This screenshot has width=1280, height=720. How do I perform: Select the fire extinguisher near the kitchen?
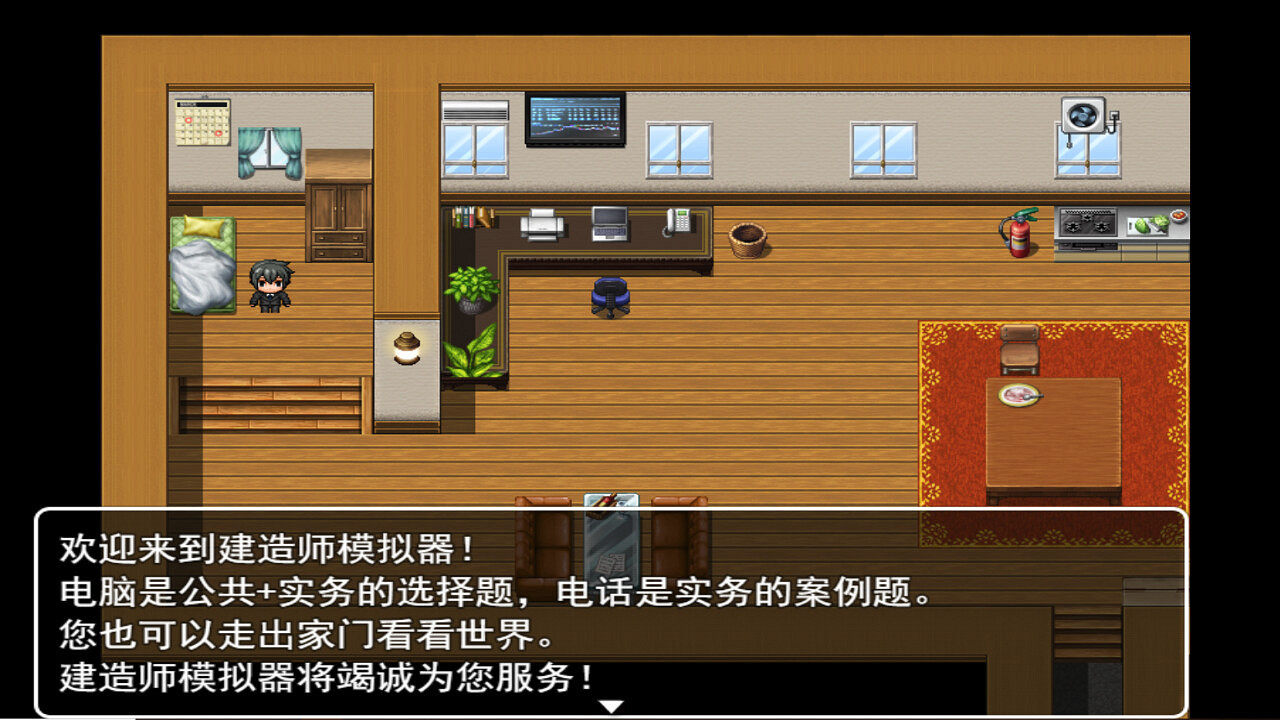(x=1018, y=232)
